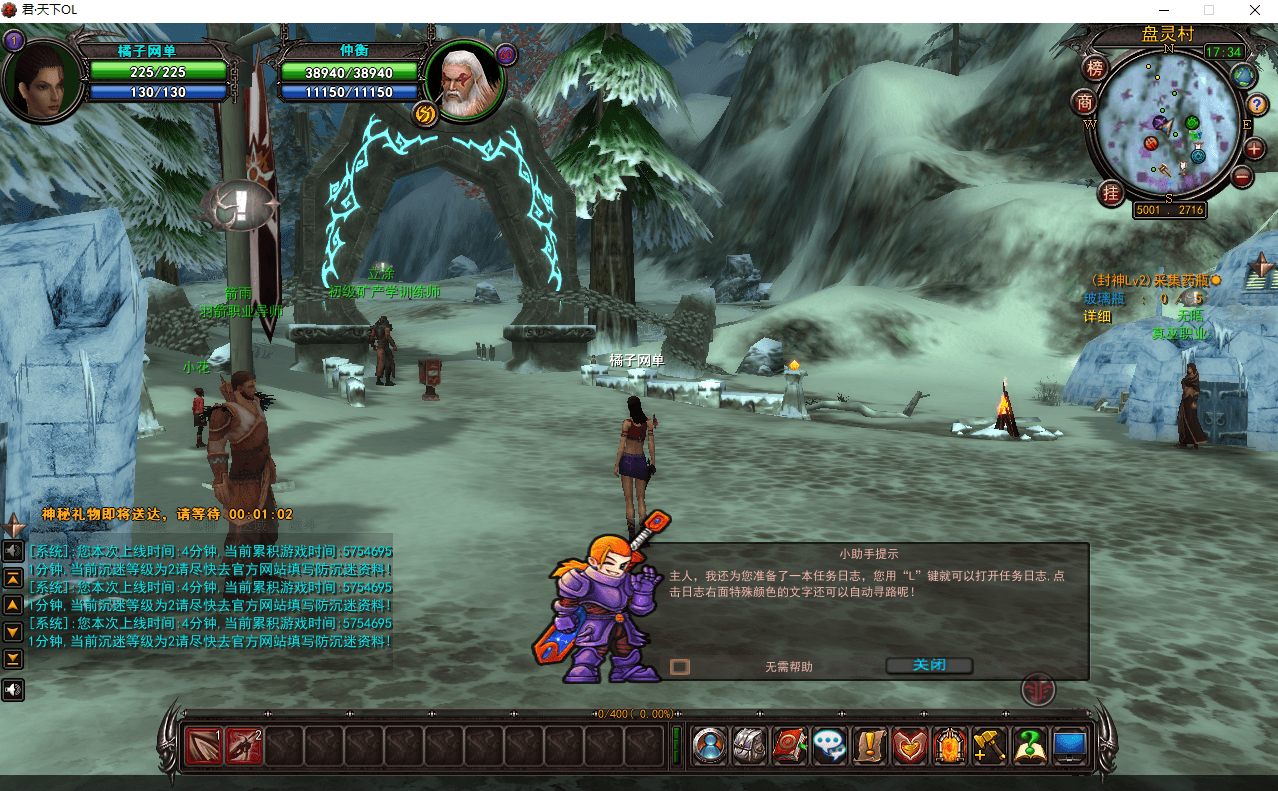1278x791 pixels.
Task: Click the green question mark help book
Action: click(x=1029, y=746)
